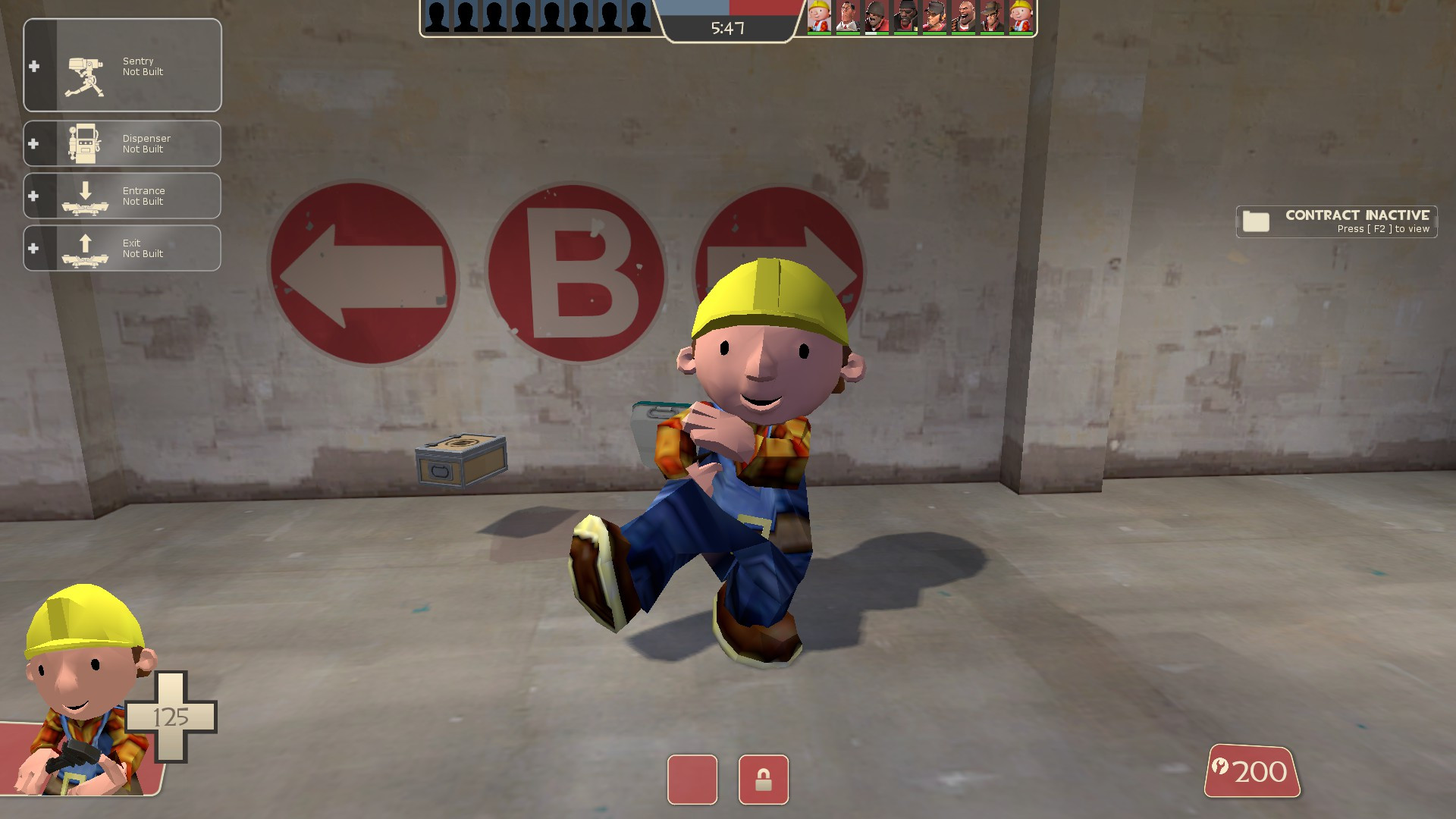
Task: Select the Heavy portrait in the class roster
Action: point(963,17)
